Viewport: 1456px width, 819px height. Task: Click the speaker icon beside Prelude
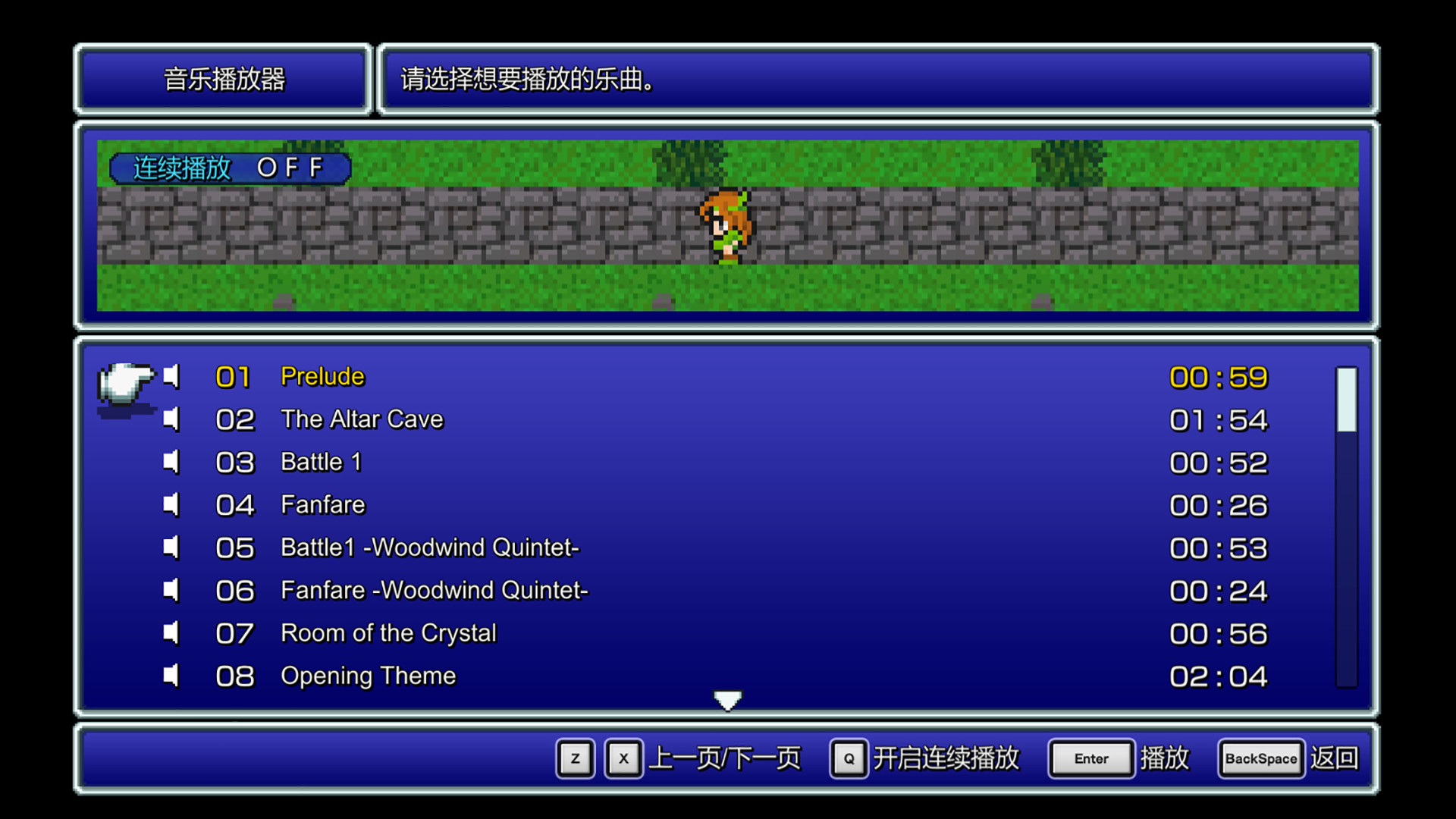click(x=171, y=377)
